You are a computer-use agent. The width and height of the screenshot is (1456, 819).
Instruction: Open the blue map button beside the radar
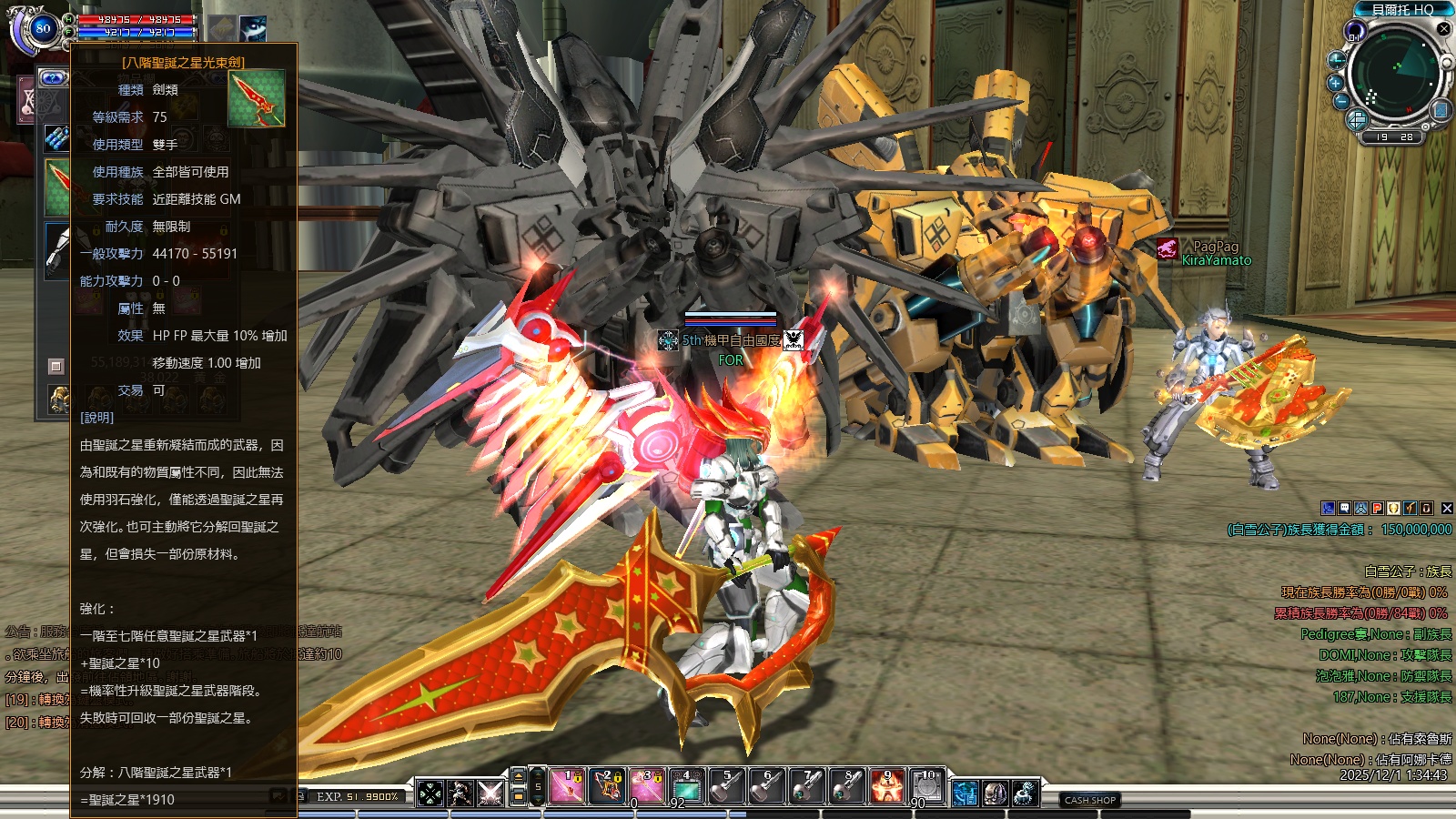coord(1441,111)
